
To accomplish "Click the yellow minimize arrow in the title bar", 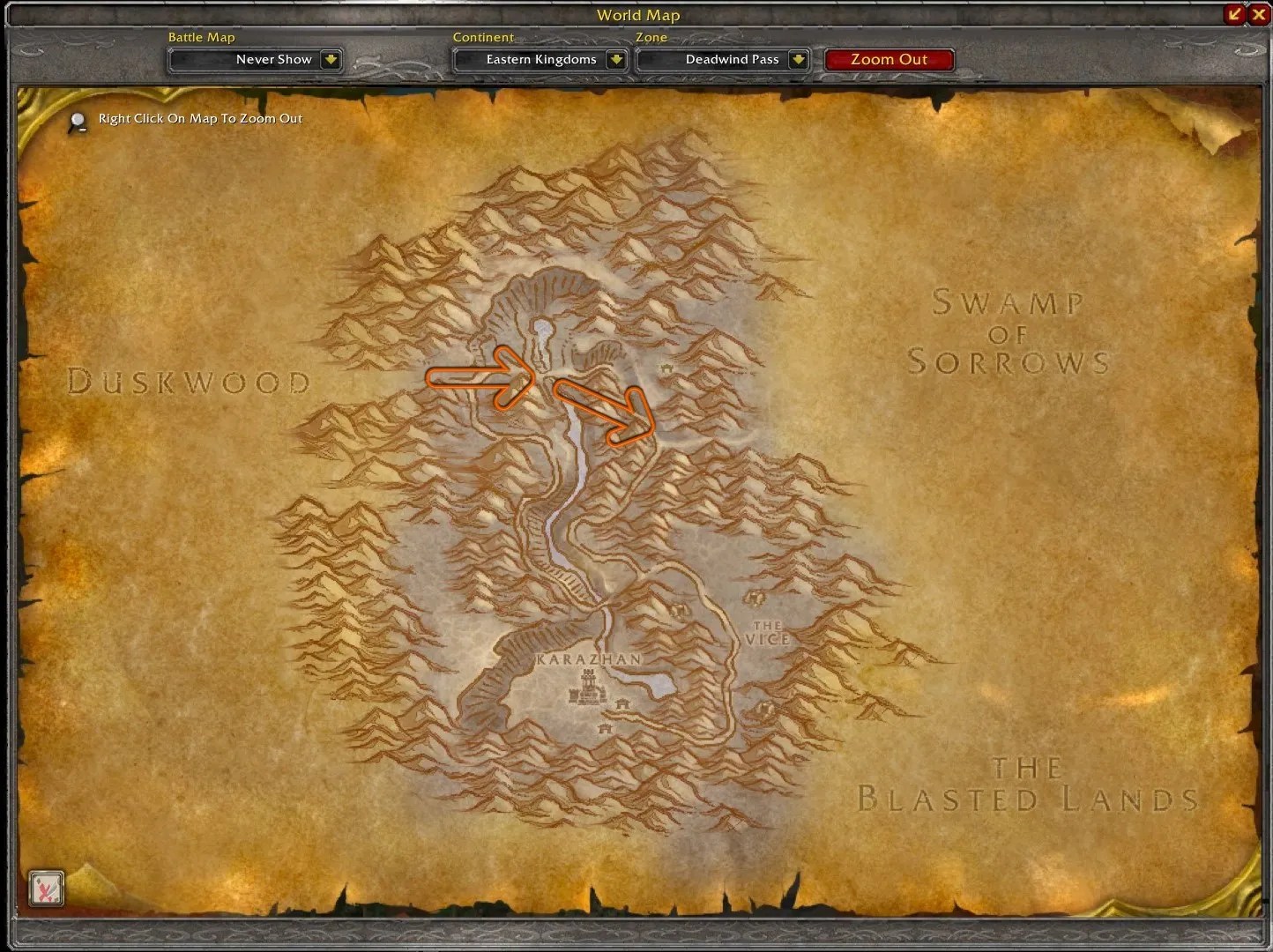I will tap(1236, 14).
